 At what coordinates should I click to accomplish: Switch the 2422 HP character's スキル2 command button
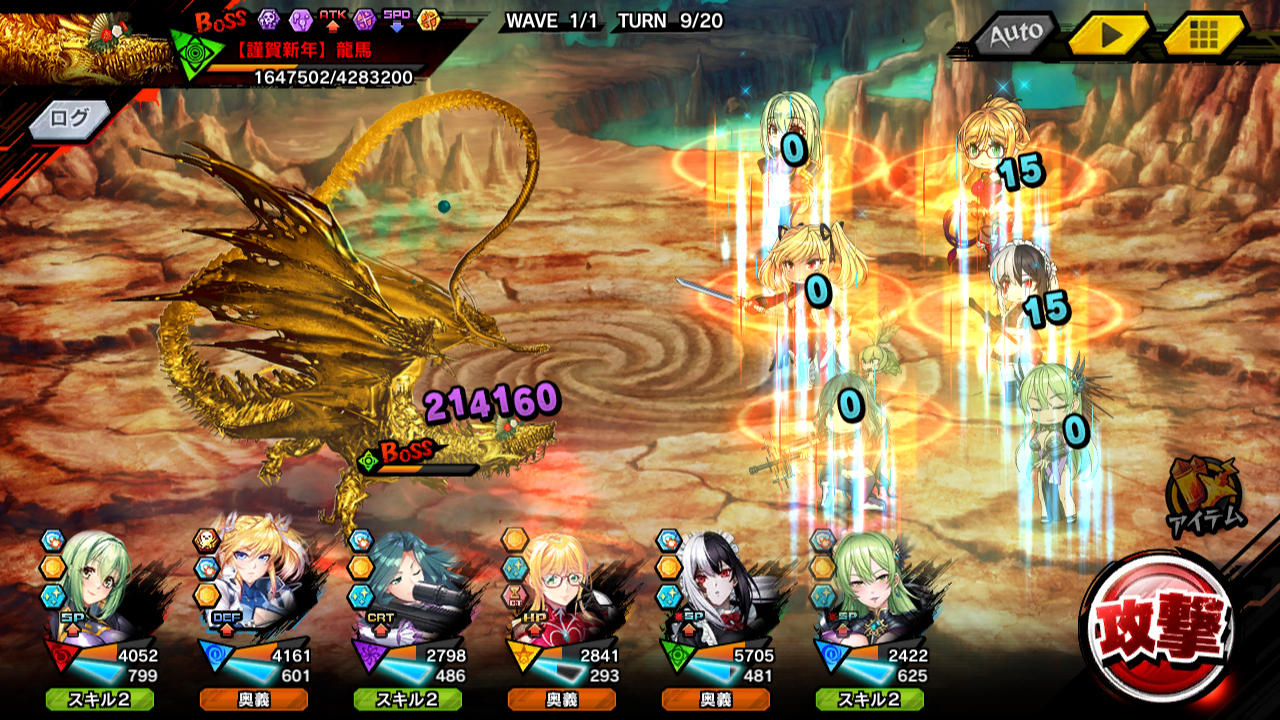869,699
